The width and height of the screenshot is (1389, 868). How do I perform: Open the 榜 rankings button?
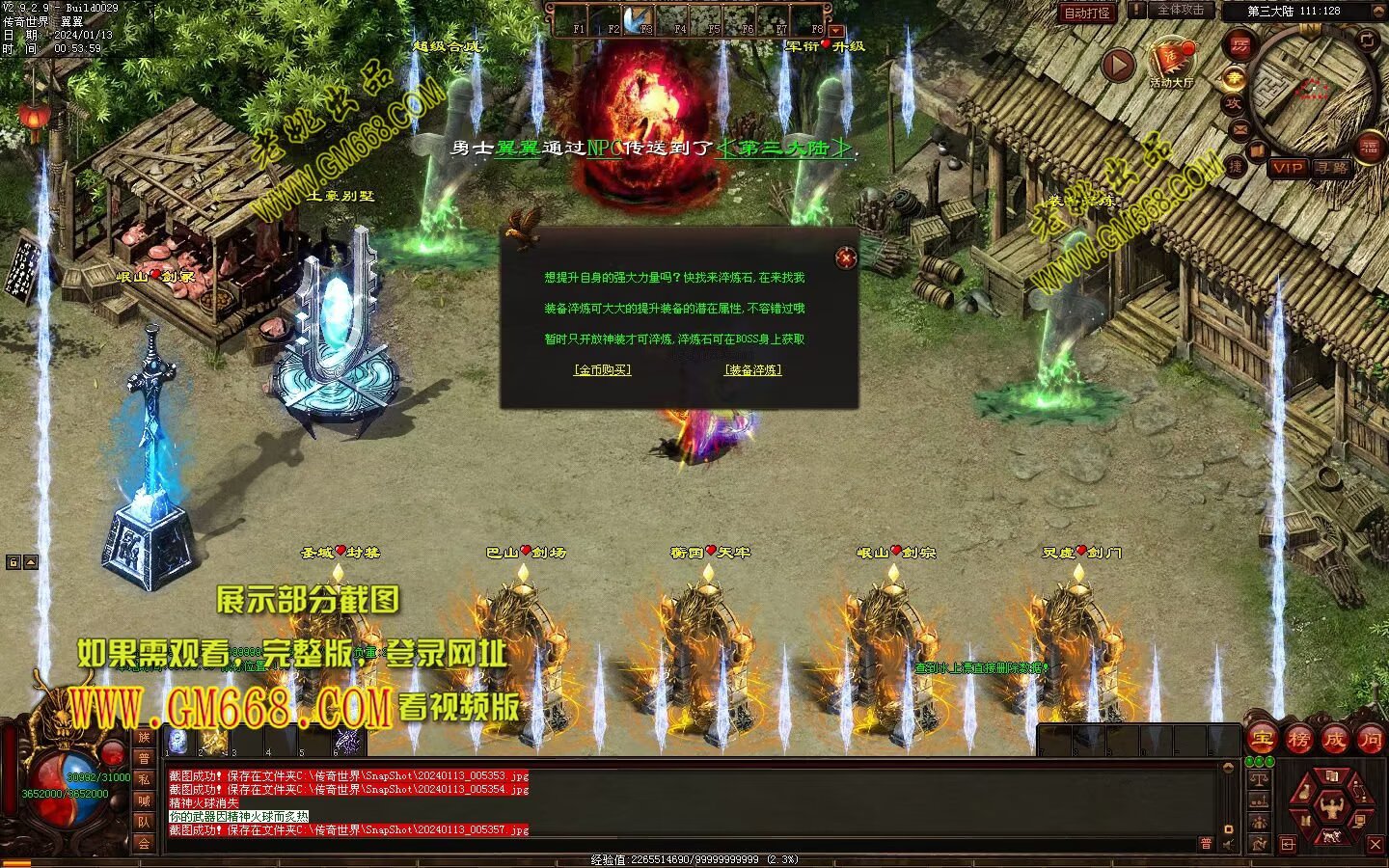point(1298,740)
